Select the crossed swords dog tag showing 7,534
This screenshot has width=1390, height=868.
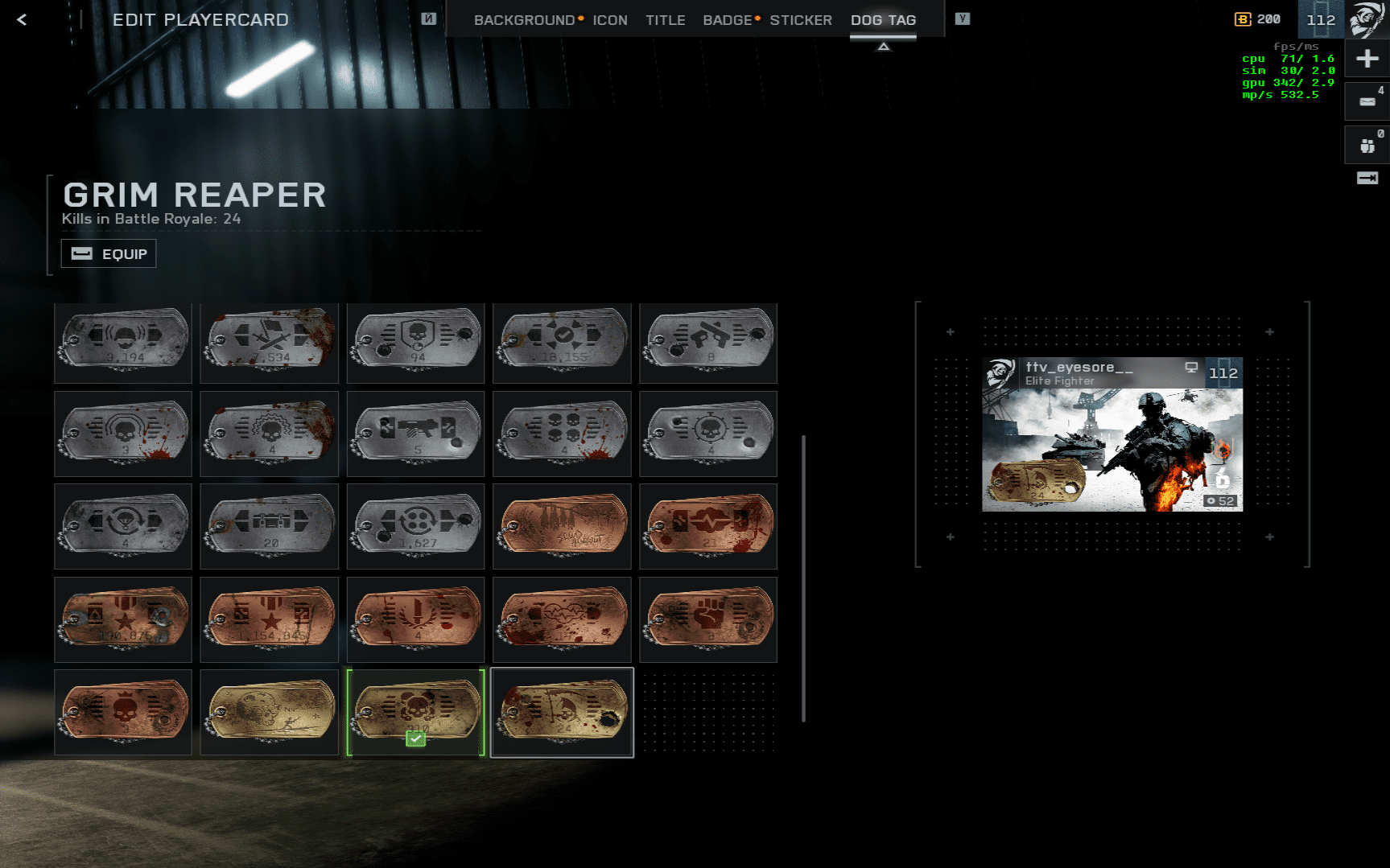[270, 341]
